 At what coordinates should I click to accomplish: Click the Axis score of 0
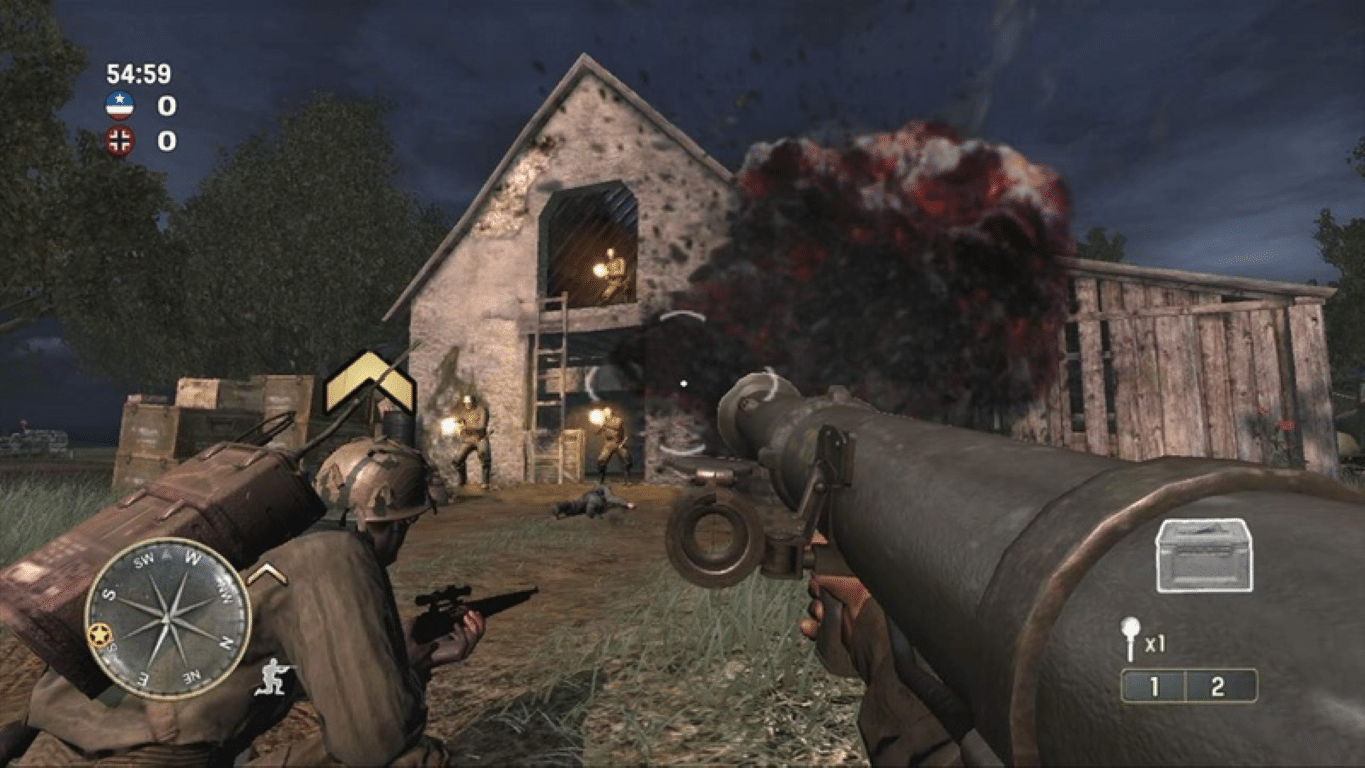coord(166,141)
